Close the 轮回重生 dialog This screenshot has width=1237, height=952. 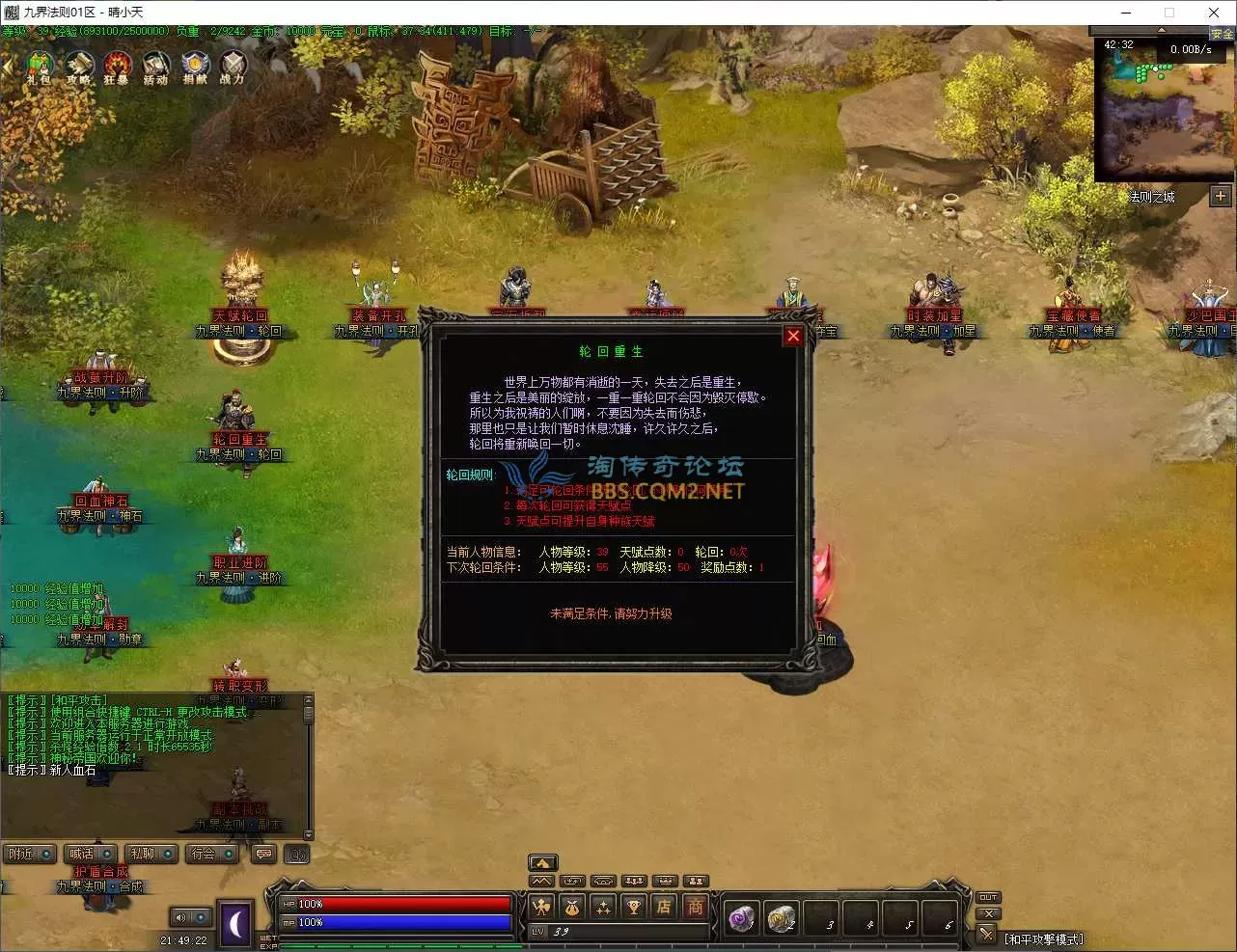(793, 336)
